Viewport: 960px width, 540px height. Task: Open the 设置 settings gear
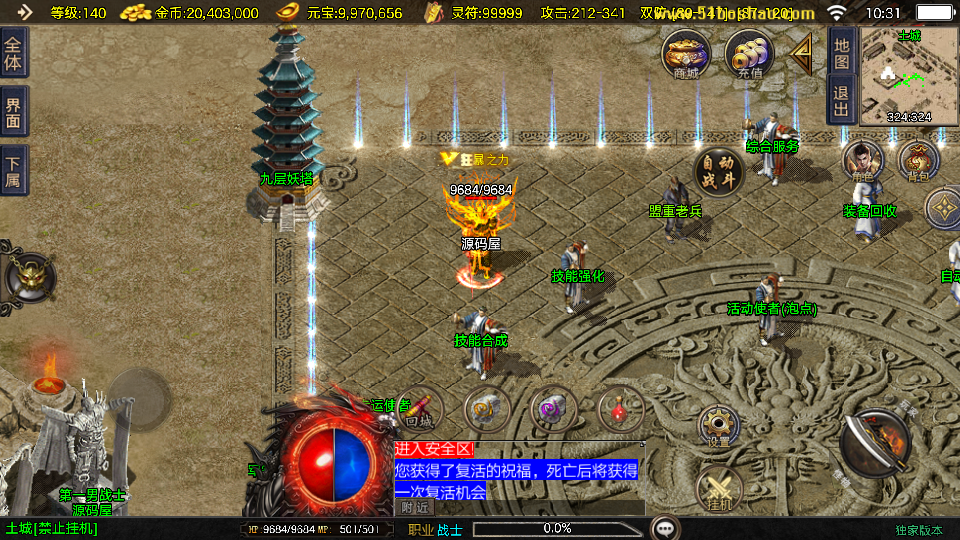click(719, 425)
